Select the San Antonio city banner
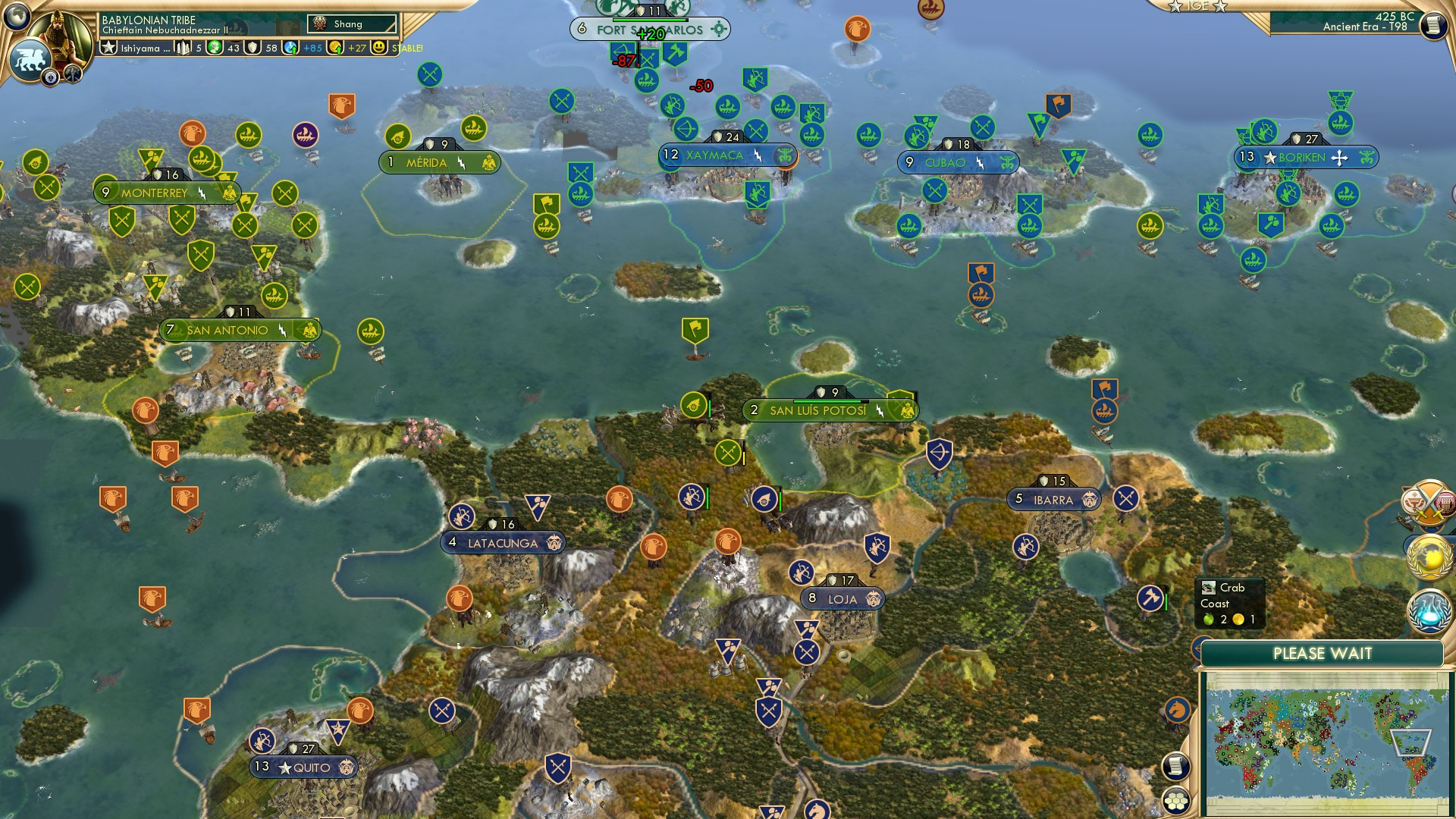1456x819 pixels. [227, 330]
